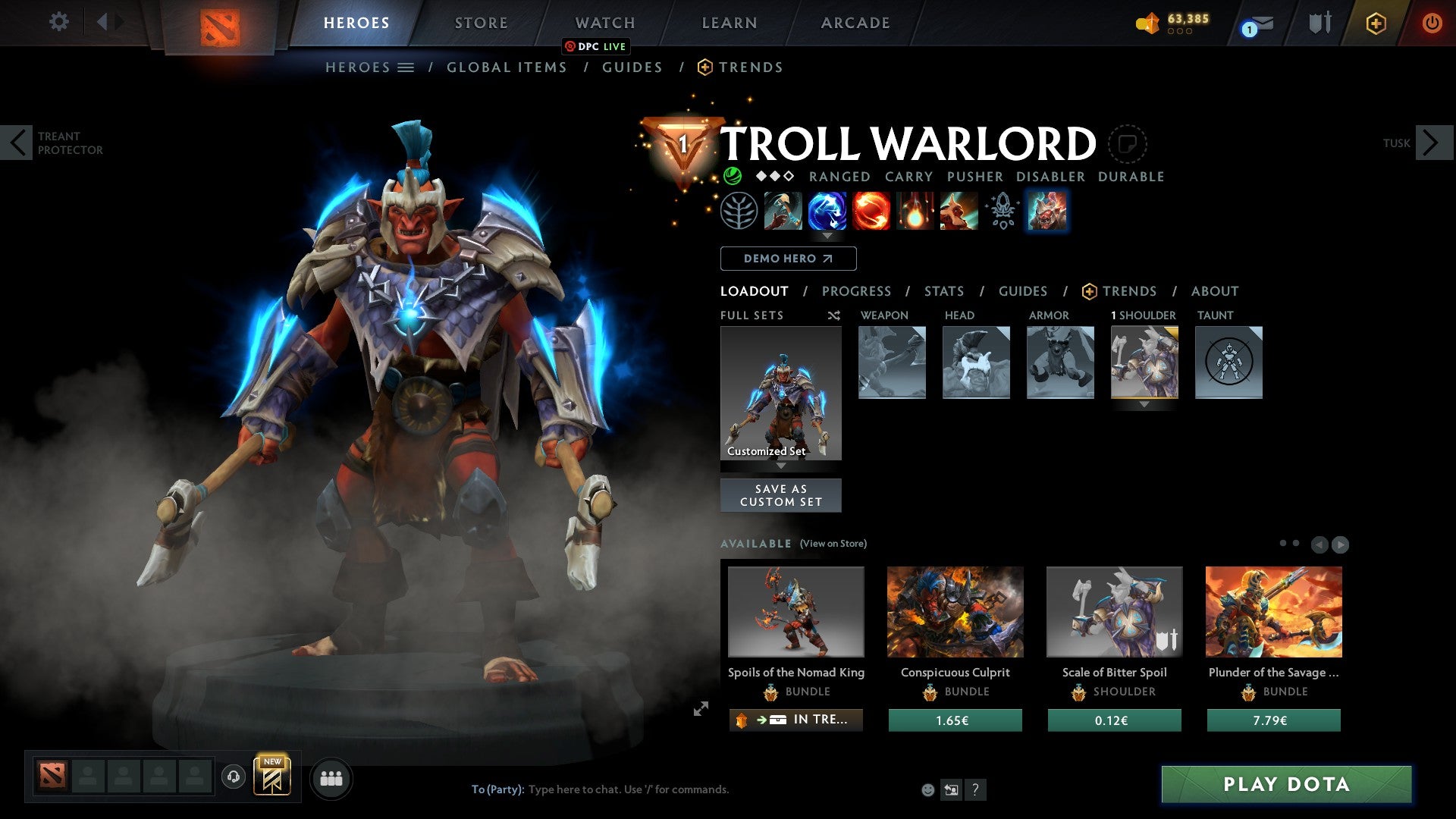Click the shuffle icon beside Full Sets

click(x=834, y=315)
